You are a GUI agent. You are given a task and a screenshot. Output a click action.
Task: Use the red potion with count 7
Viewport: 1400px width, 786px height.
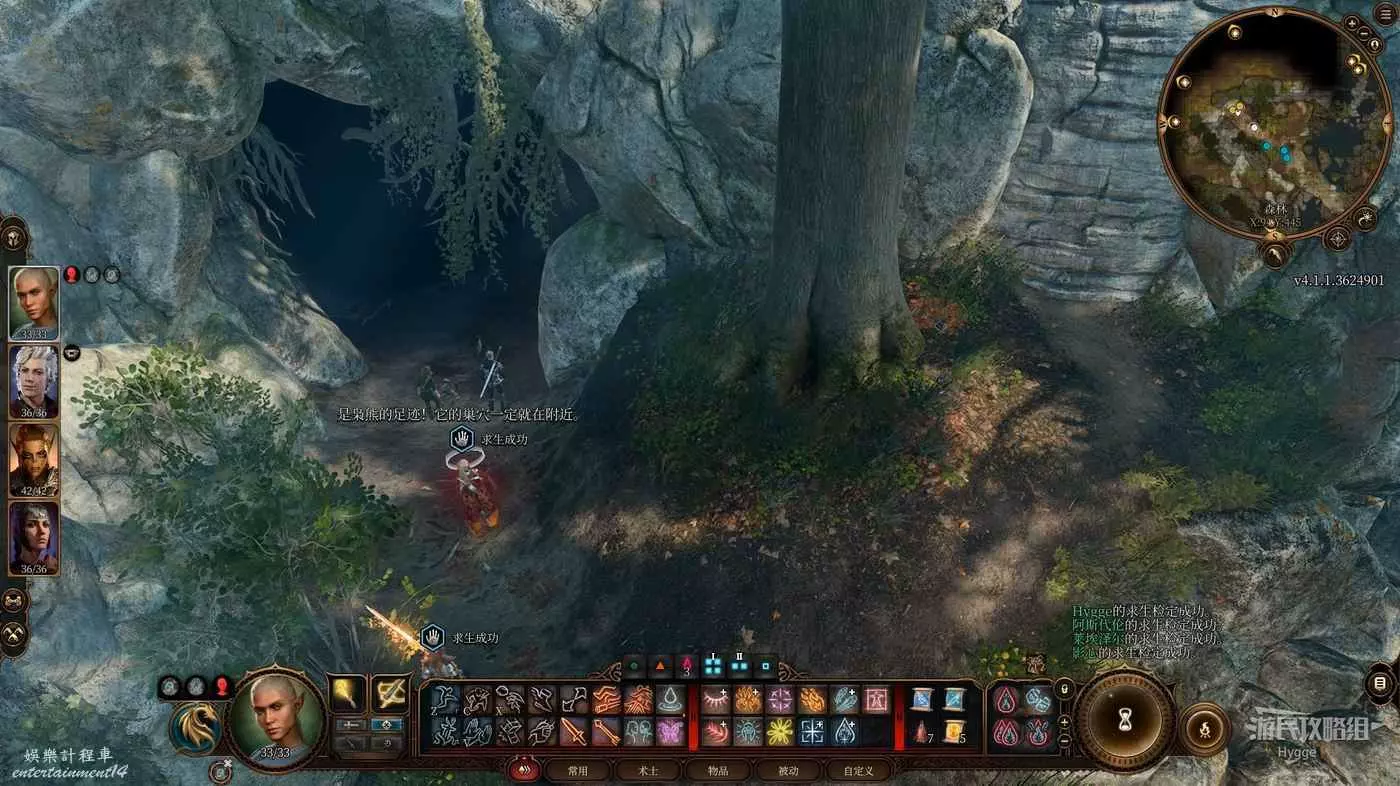921,731
